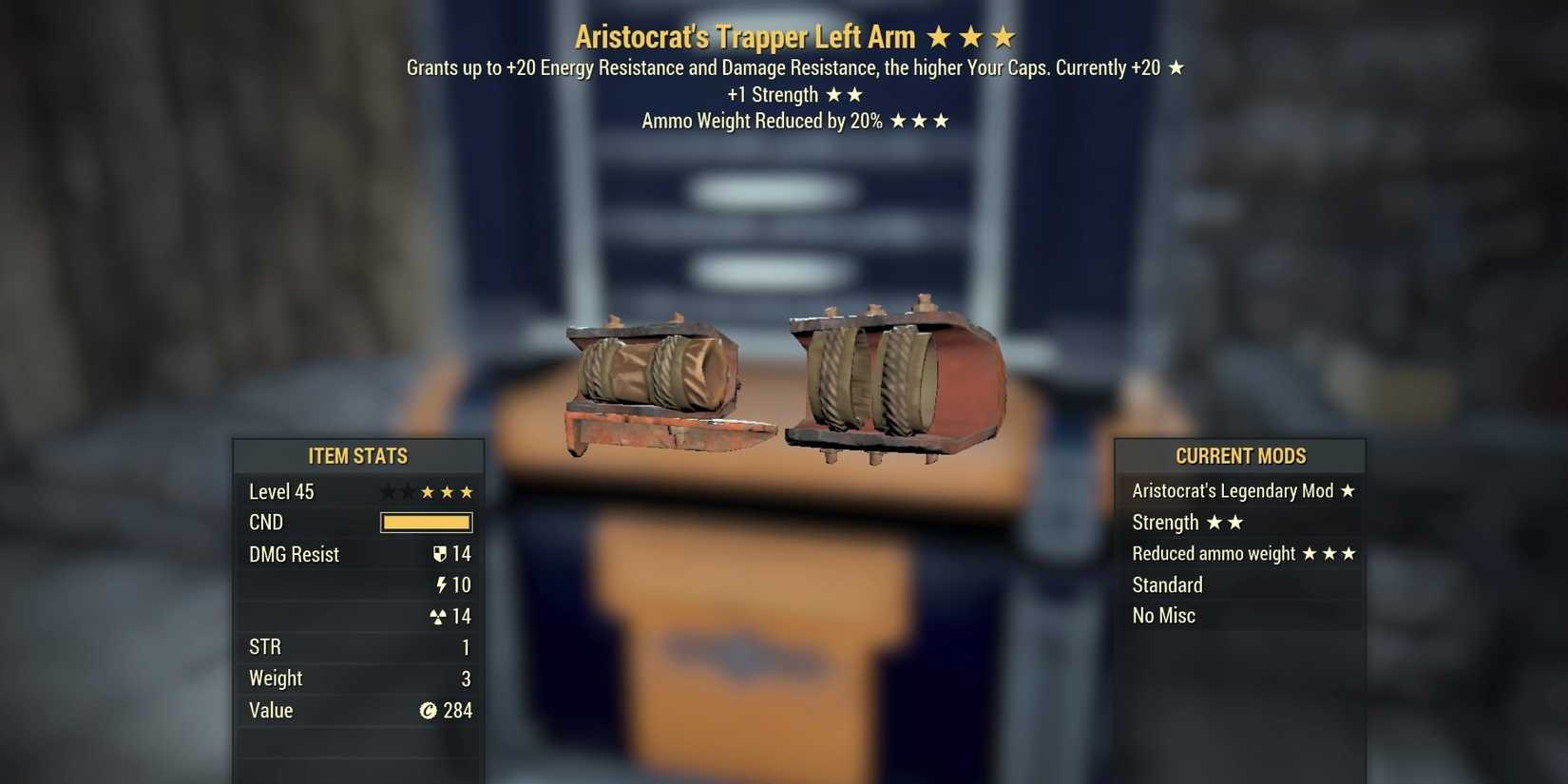Image resolution: width=1568 pixels, height=784 pixels.
Task: Click the caps currency icon beside Value
Action: [x=430, y=710]
